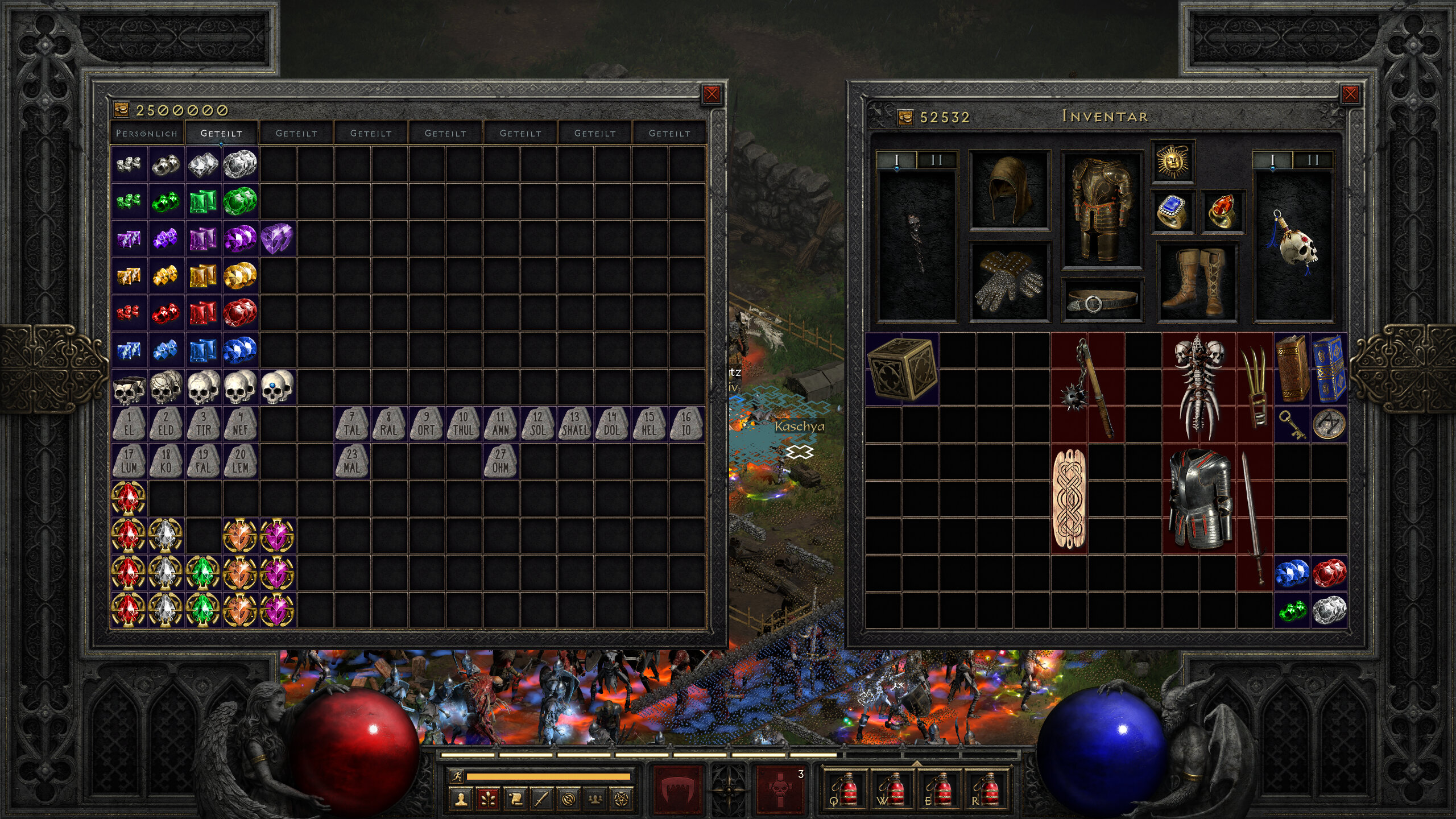Select the equipped blue sapphire ring
This screenshot has height=819, width=1456.
1172,212
